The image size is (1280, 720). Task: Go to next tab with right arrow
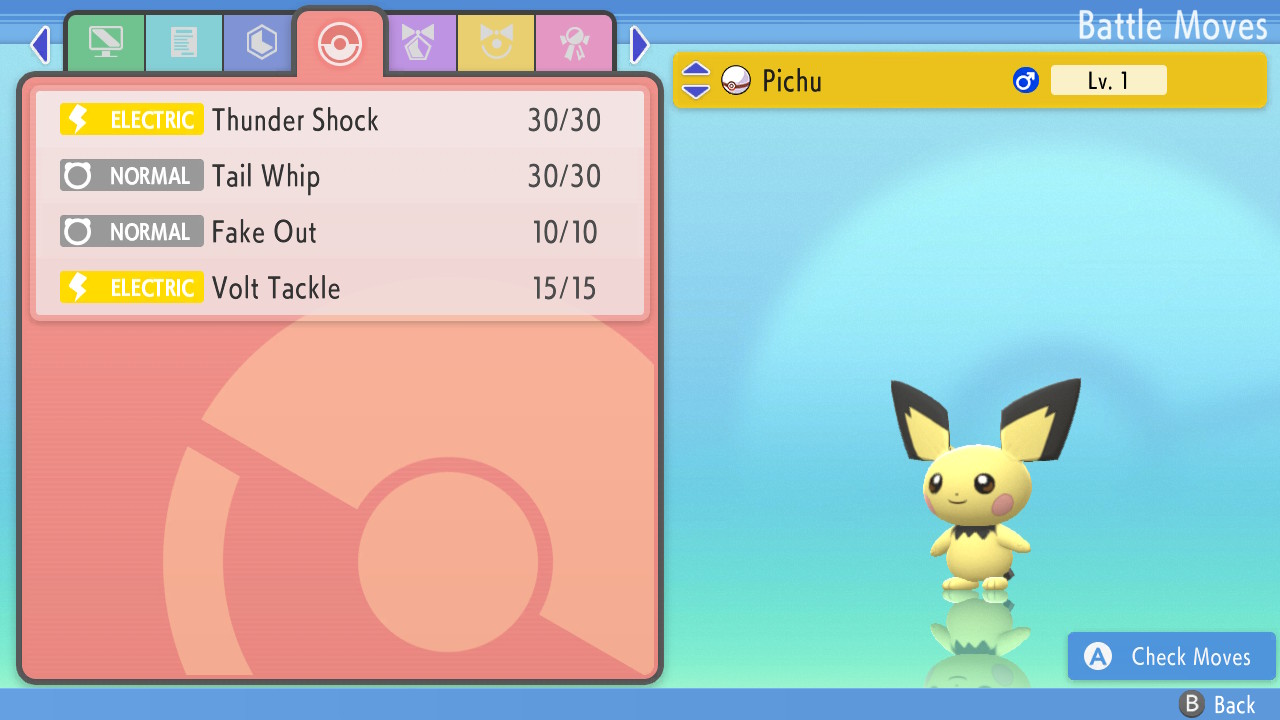pos(640,44)
